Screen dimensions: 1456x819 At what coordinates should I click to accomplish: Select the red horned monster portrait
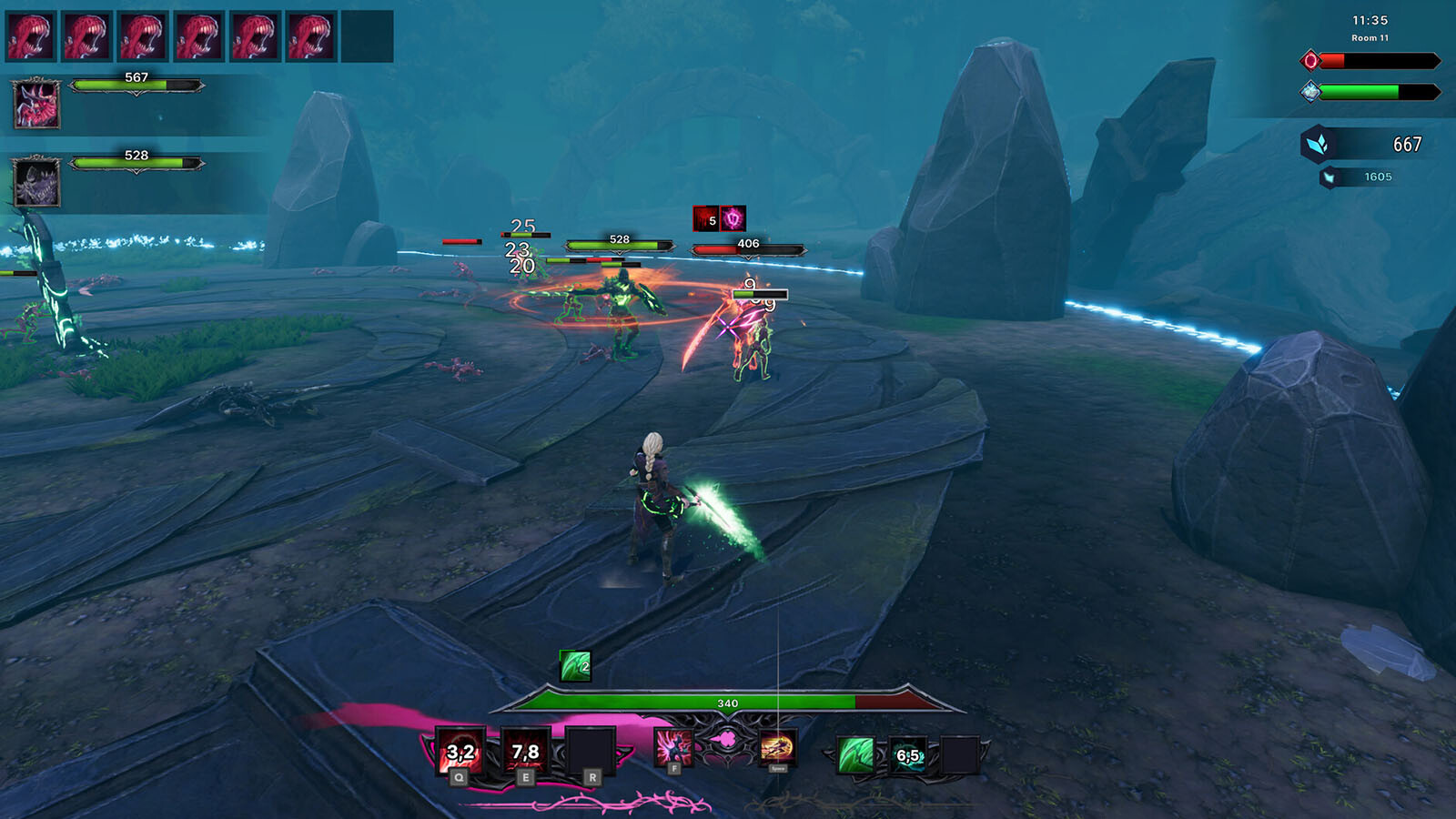coord(36,103)
